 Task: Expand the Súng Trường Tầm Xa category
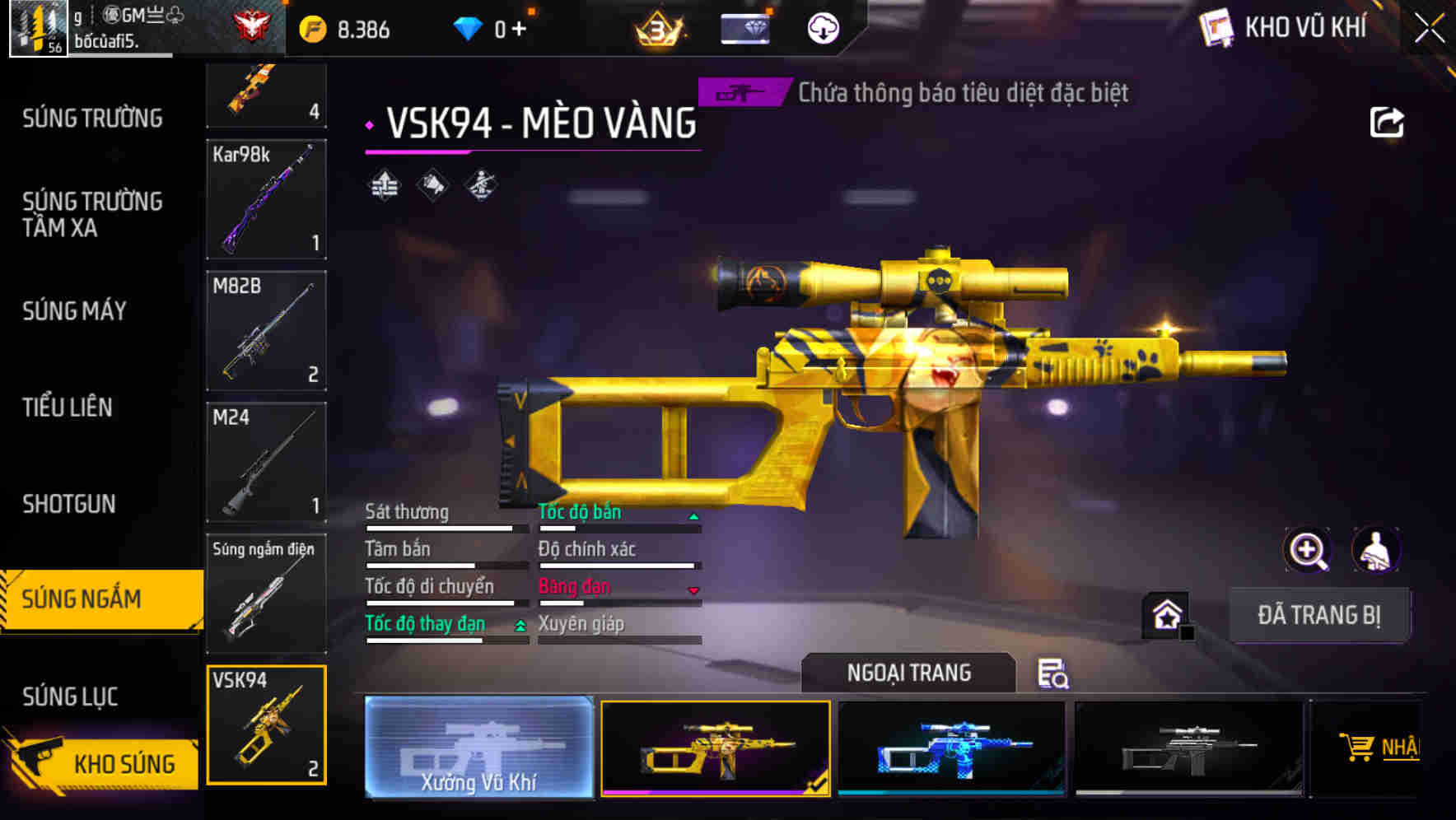[93, 215]
